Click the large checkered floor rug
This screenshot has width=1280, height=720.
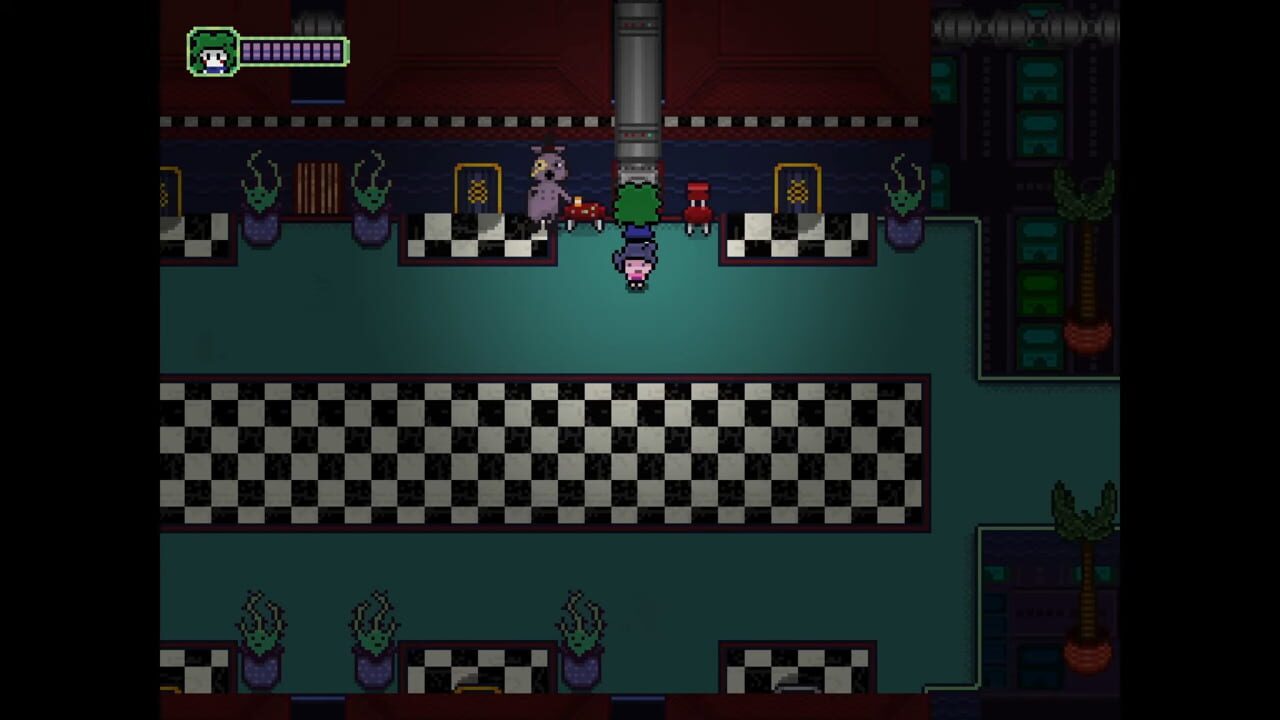point(545,450)
